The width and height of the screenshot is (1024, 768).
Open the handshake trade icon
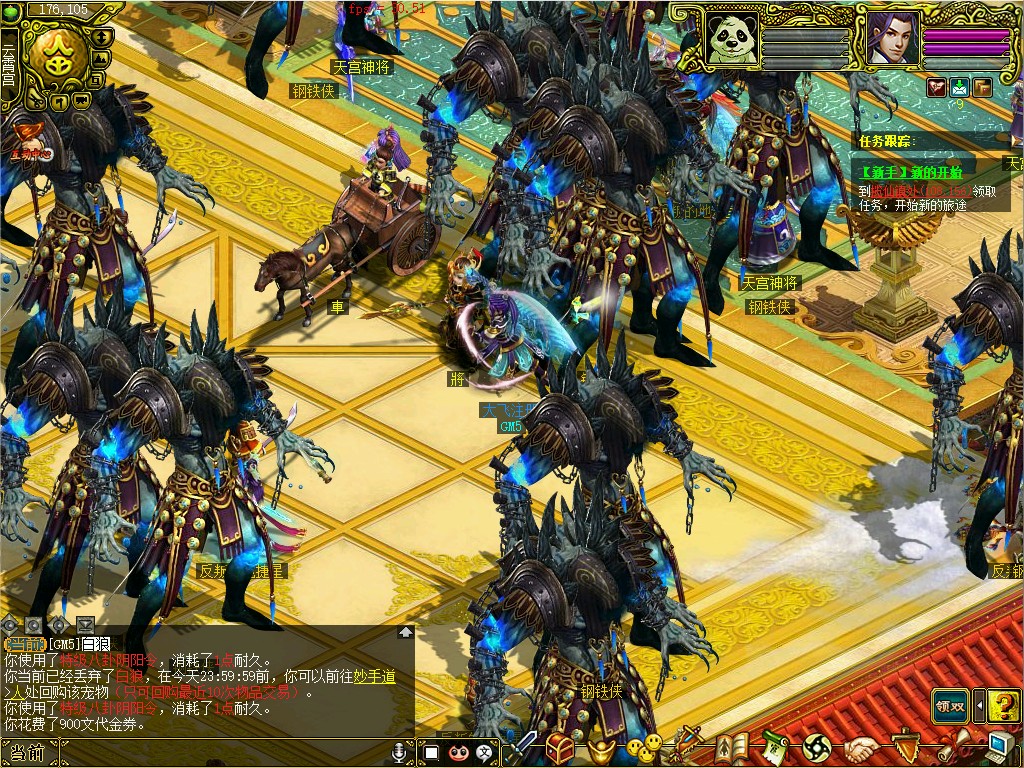tap(859, 747)
